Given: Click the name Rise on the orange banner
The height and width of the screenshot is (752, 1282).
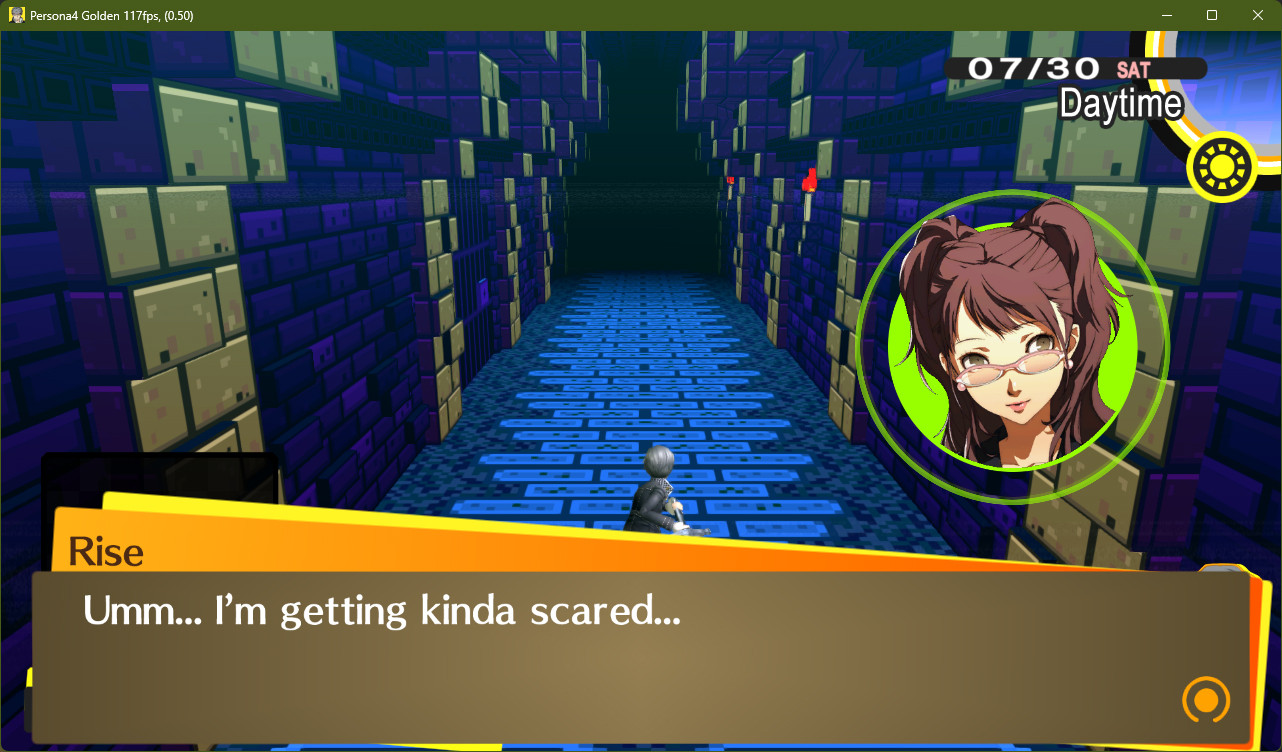Looking at the screenshot, I should coord(106,551).
